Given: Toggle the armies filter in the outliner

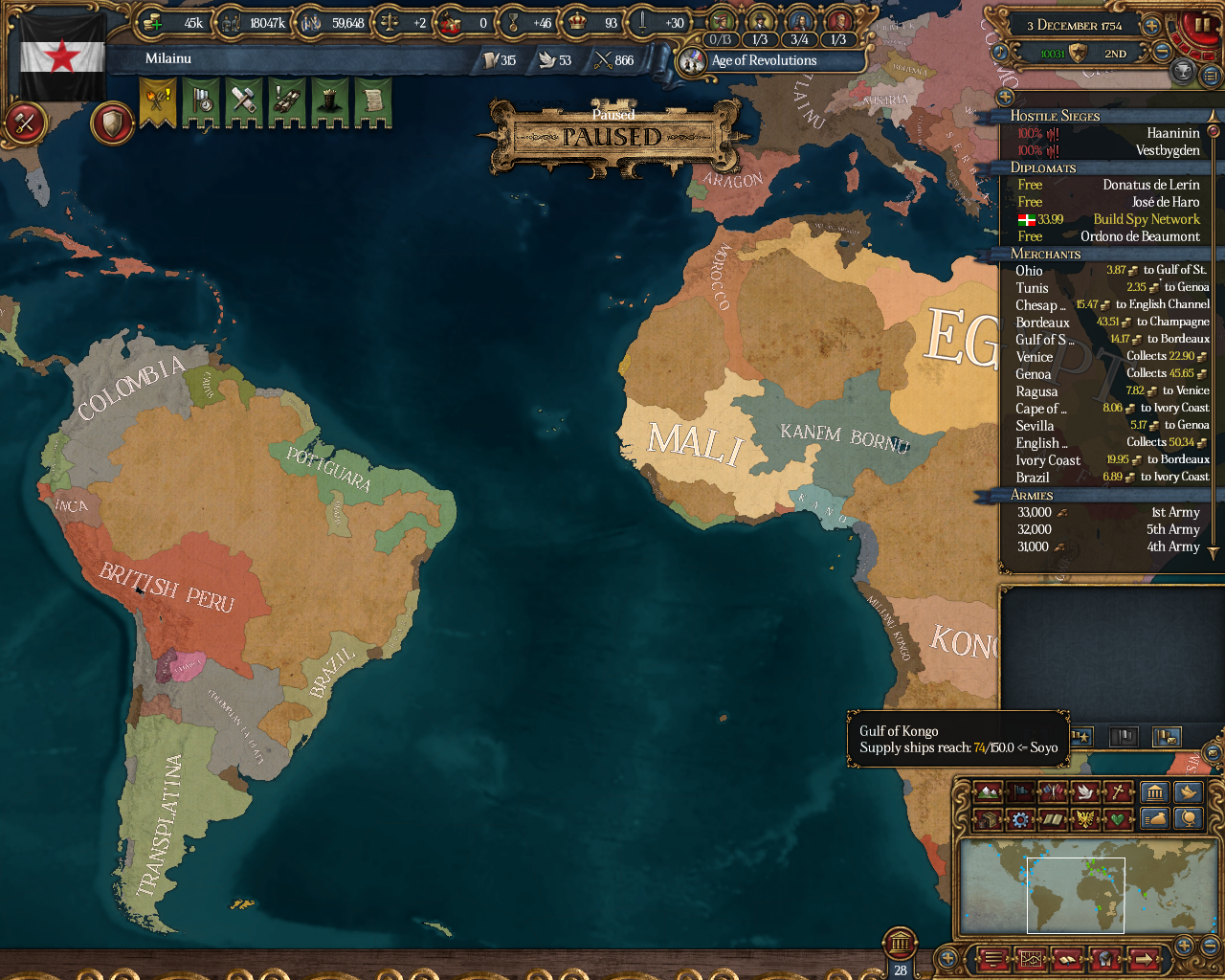Looking at the screenshot, I should tap(1082, 737).
